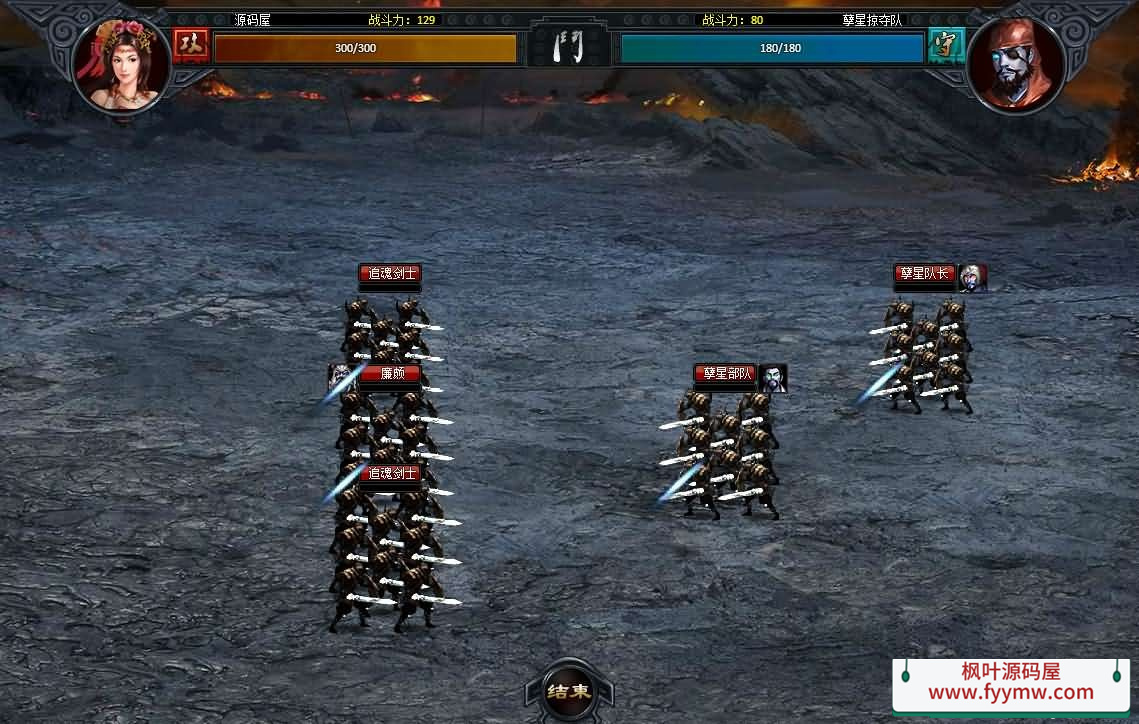Screen dimensions: 1139x724
Task: Select the 孽星部队 unit name tag
Action: click(x=726, y=374)
